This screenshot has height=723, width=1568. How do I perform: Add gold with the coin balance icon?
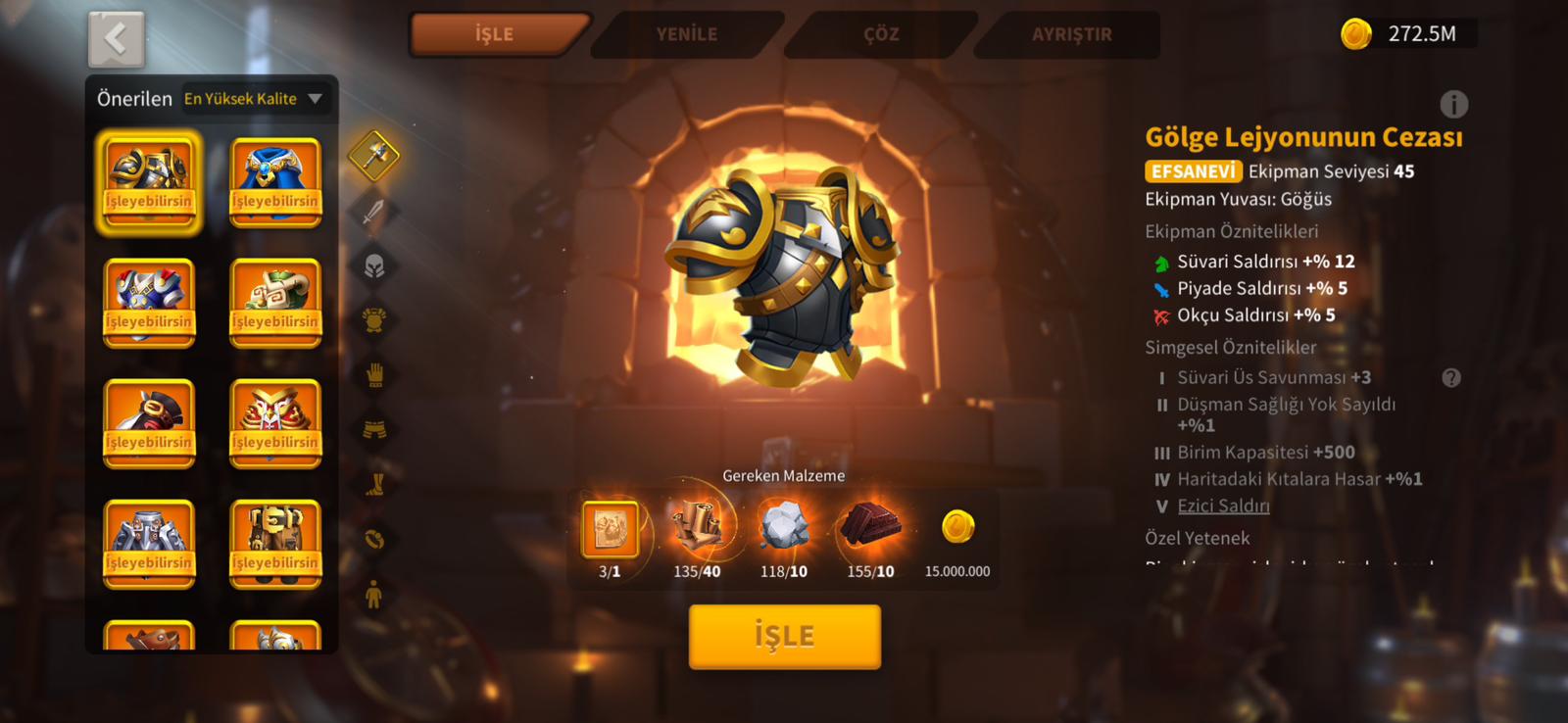[1356, 34]
